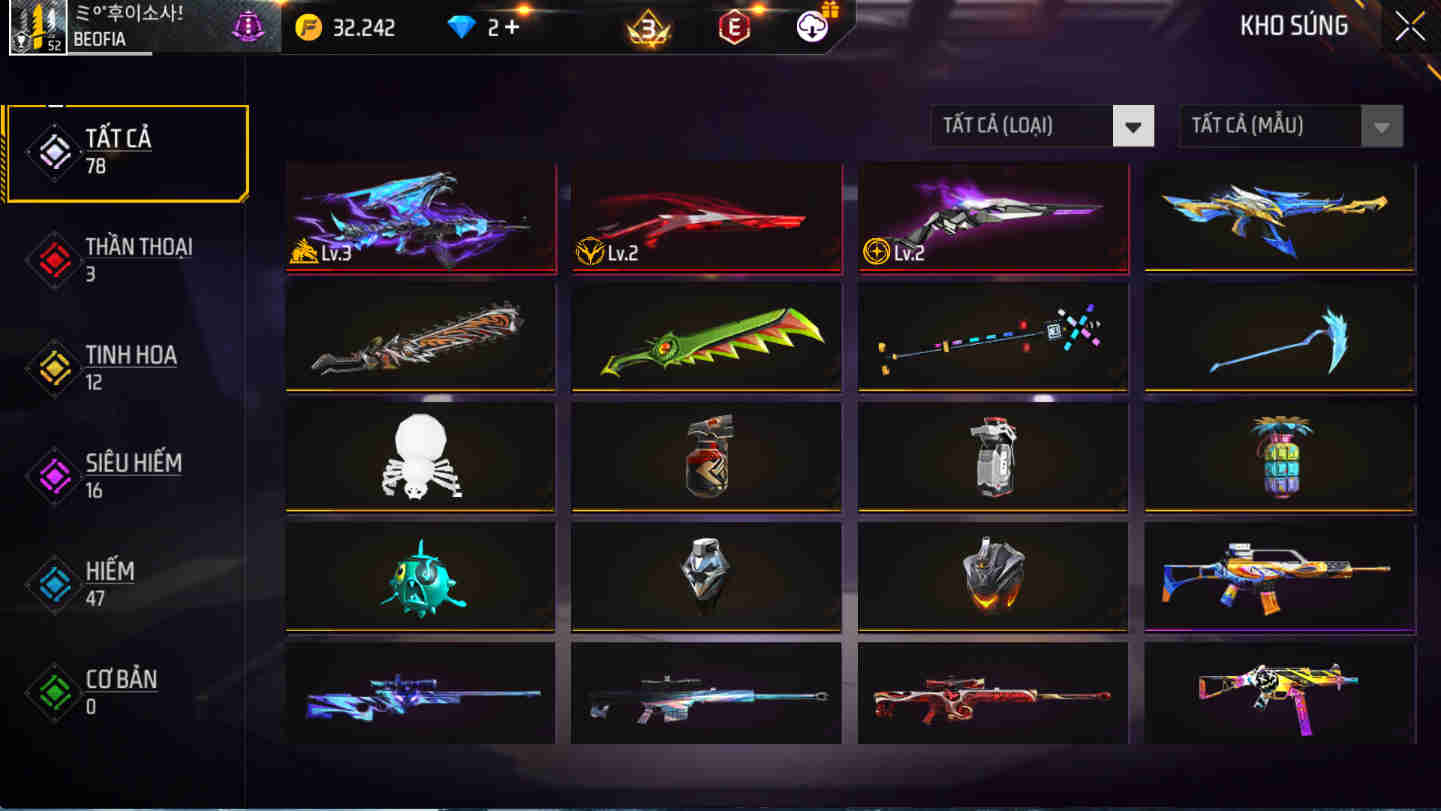1441x811 pixels.
Task: Open the gift cloud event icon
Action: (x=811, y=27)
